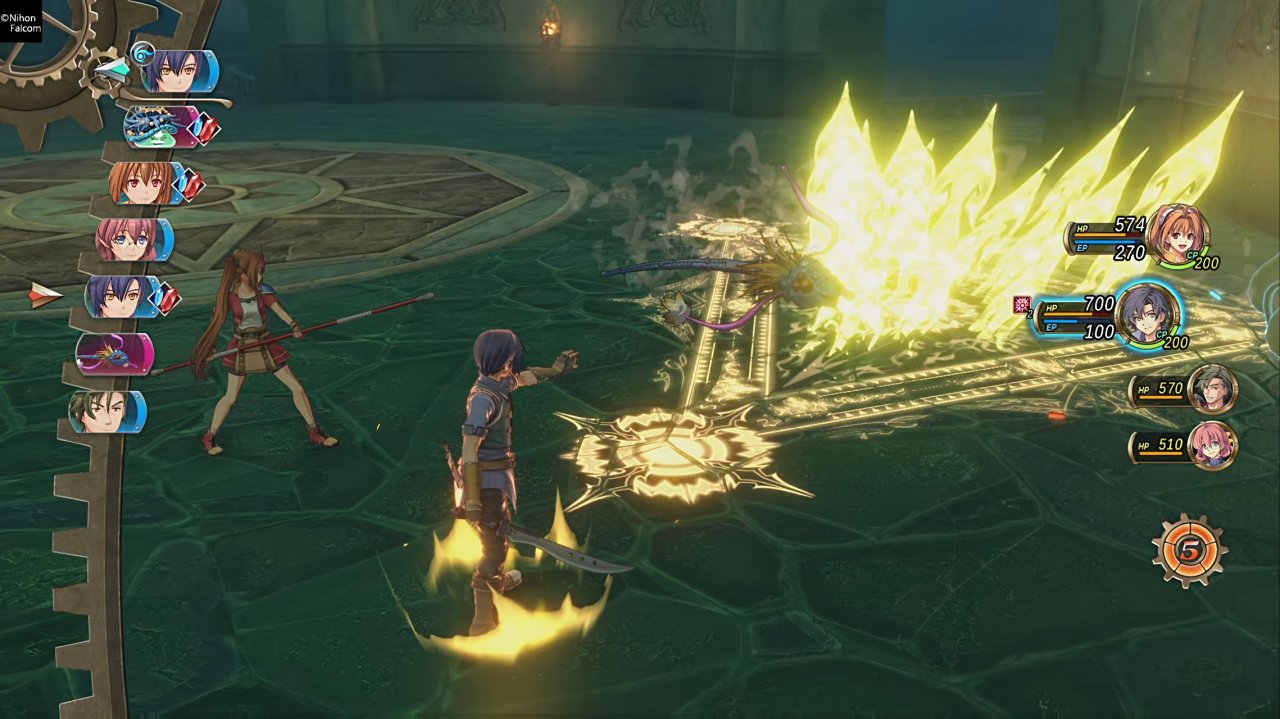Activate the orange gear gauge showing 5

[1188, 550]
